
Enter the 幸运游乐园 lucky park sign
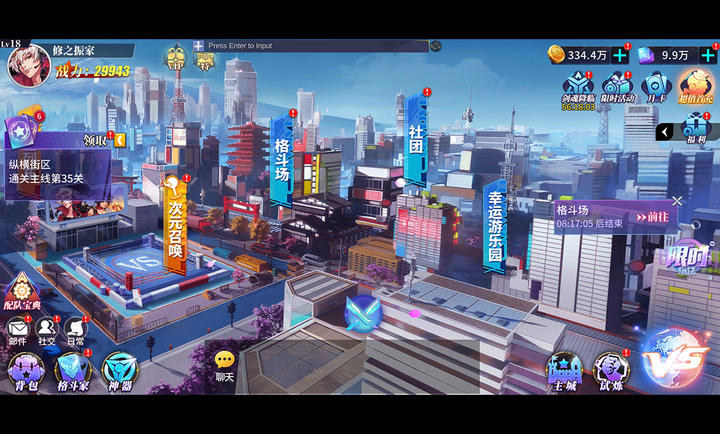click(495, 226)
